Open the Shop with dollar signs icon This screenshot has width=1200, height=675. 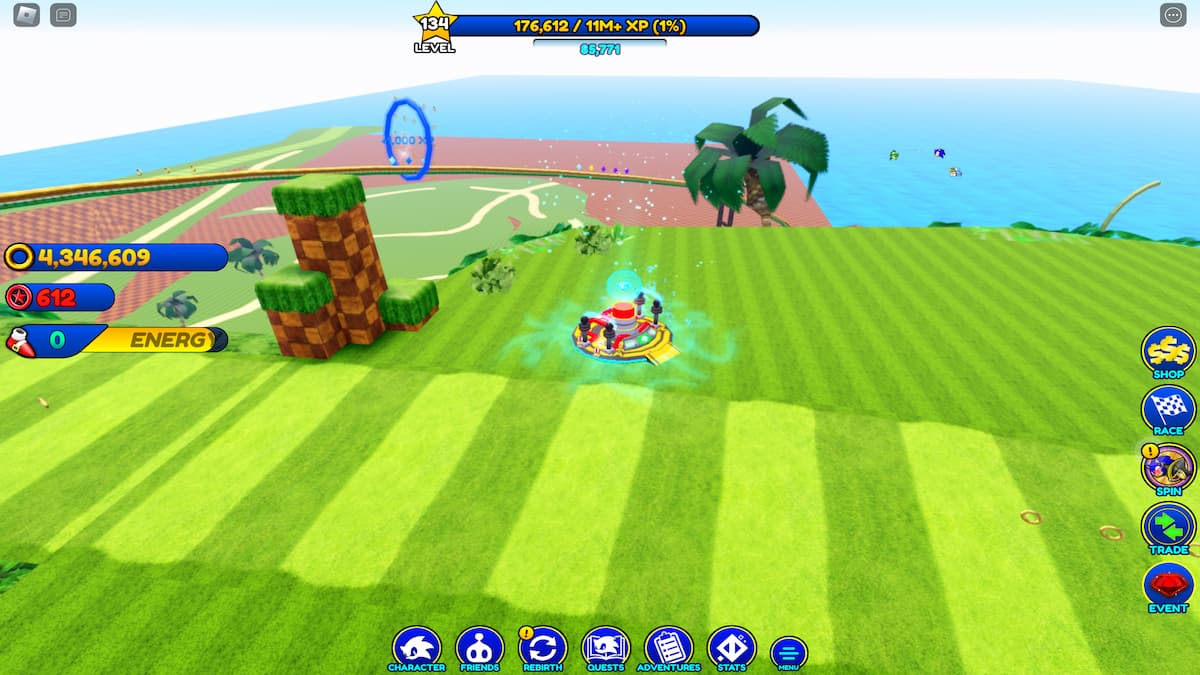pyautogui.click(x=1168, y=351)
